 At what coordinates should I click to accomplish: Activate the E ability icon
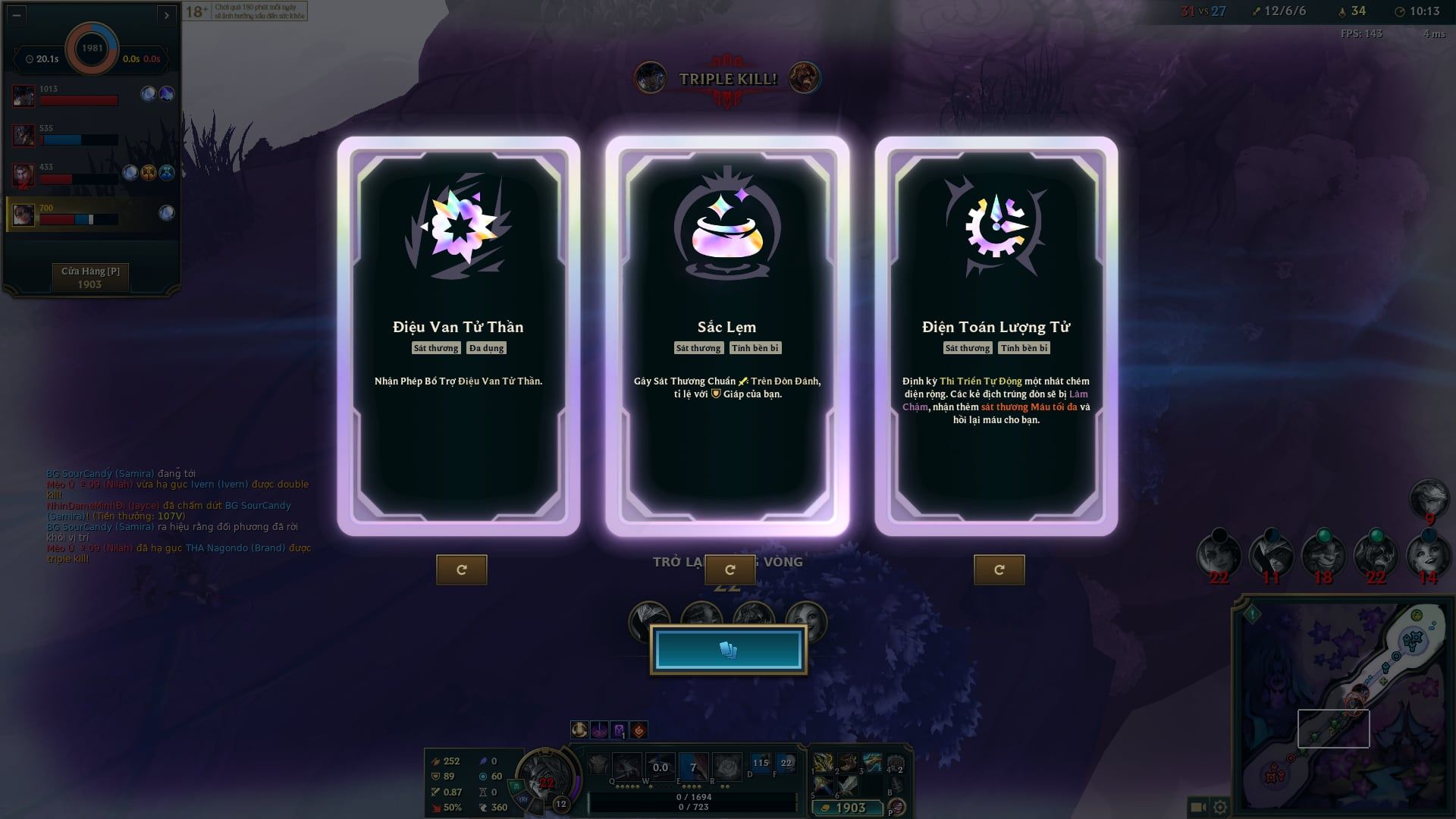pos(692,767)
